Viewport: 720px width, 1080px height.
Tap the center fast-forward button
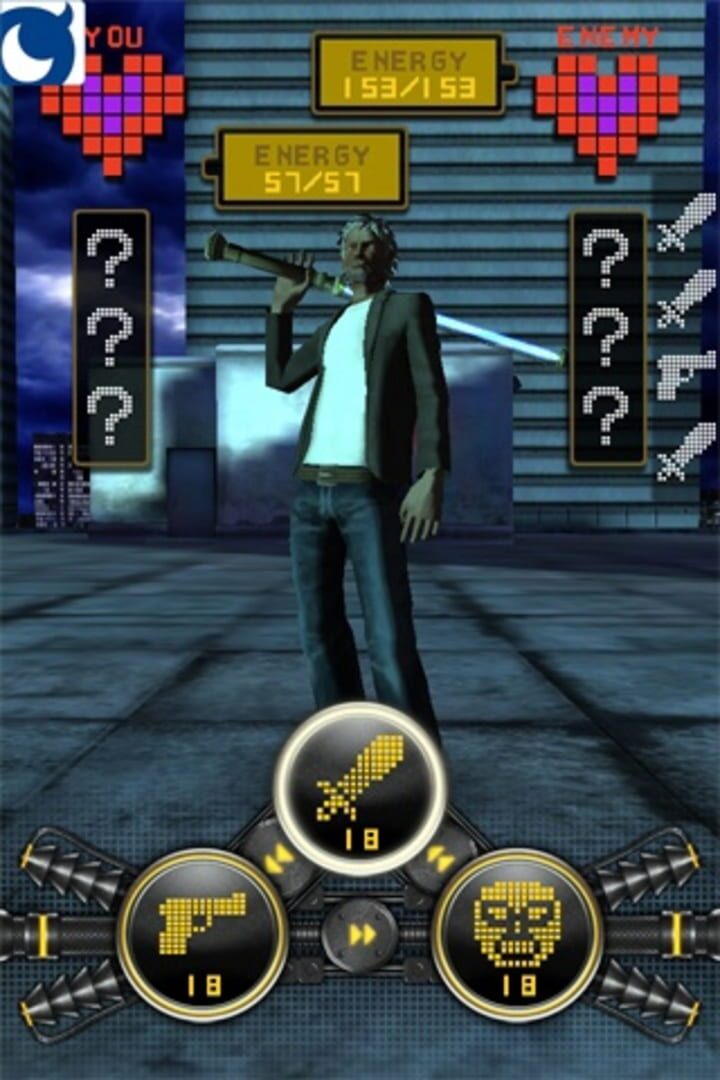tap(361, 935)
